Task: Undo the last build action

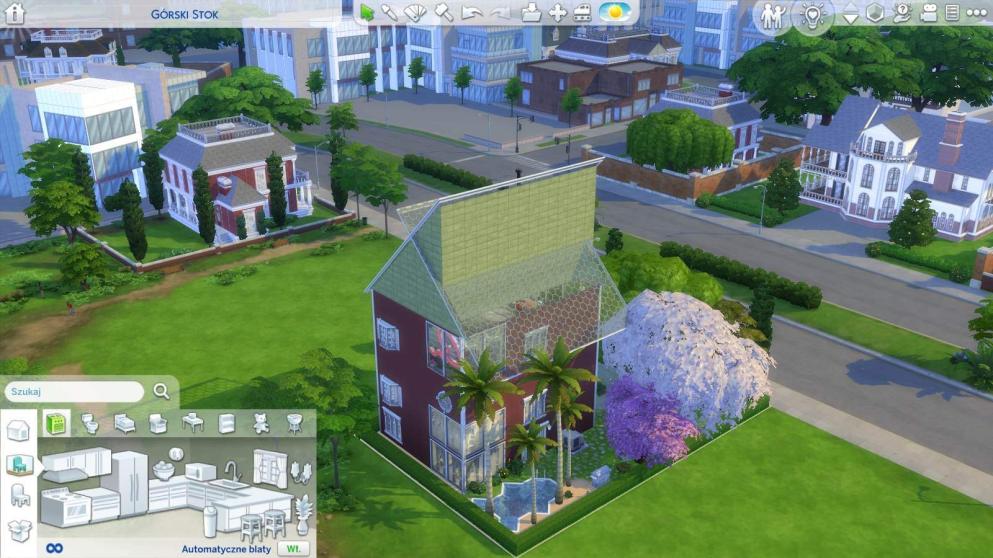Action: (472, 13)
